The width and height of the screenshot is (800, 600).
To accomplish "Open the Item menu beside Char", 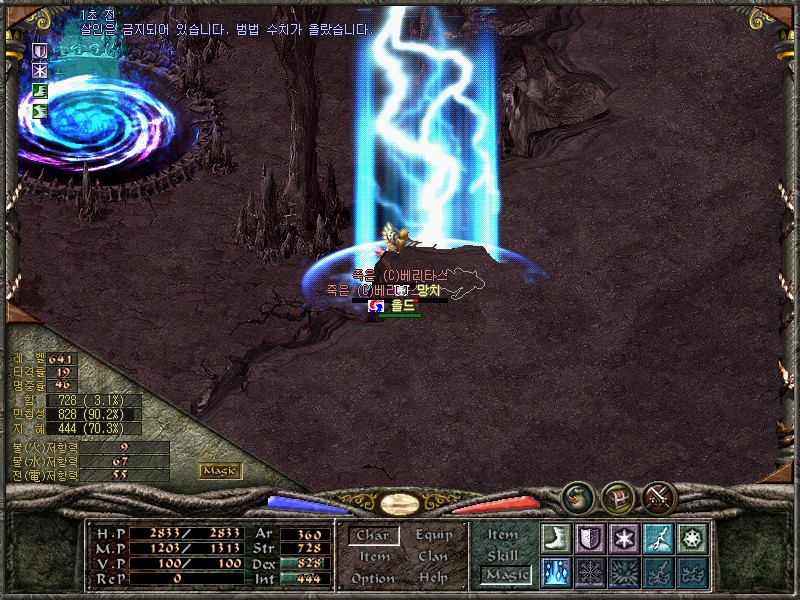I will [373, 557].
